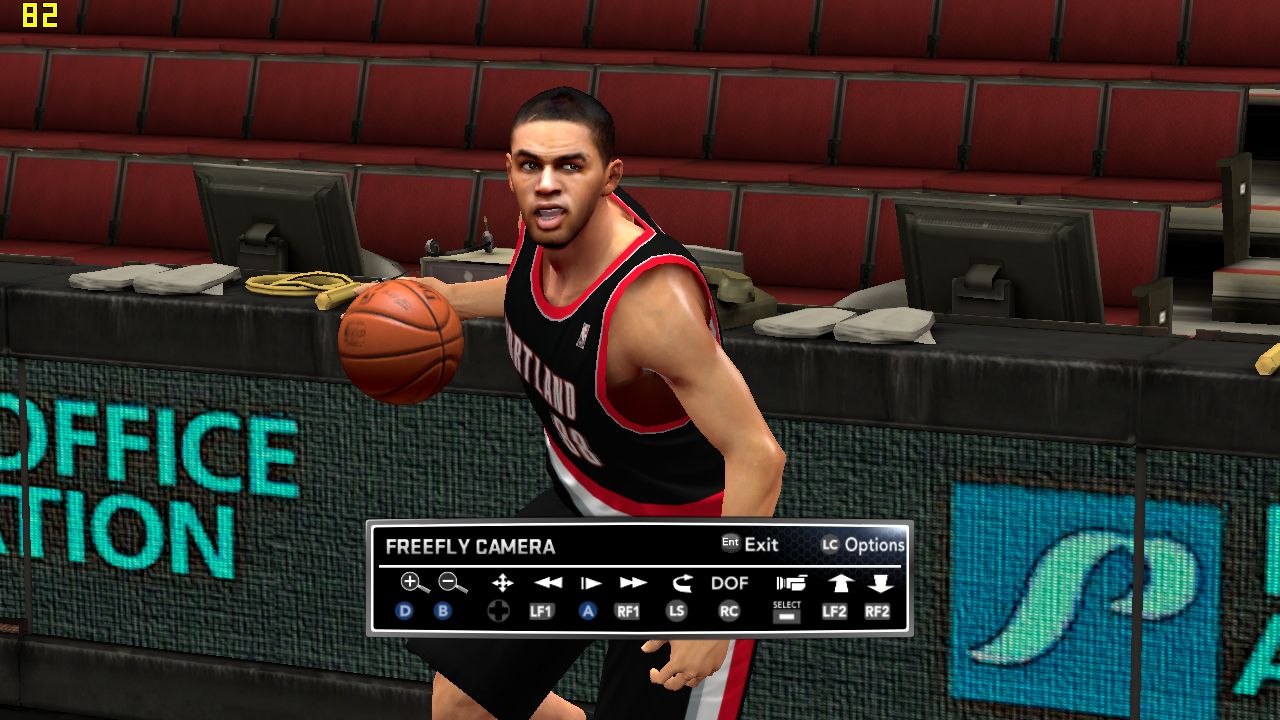Play the replay using the play icon
This screenshot has height=720, width=1280.
click(x=591, y=583)
